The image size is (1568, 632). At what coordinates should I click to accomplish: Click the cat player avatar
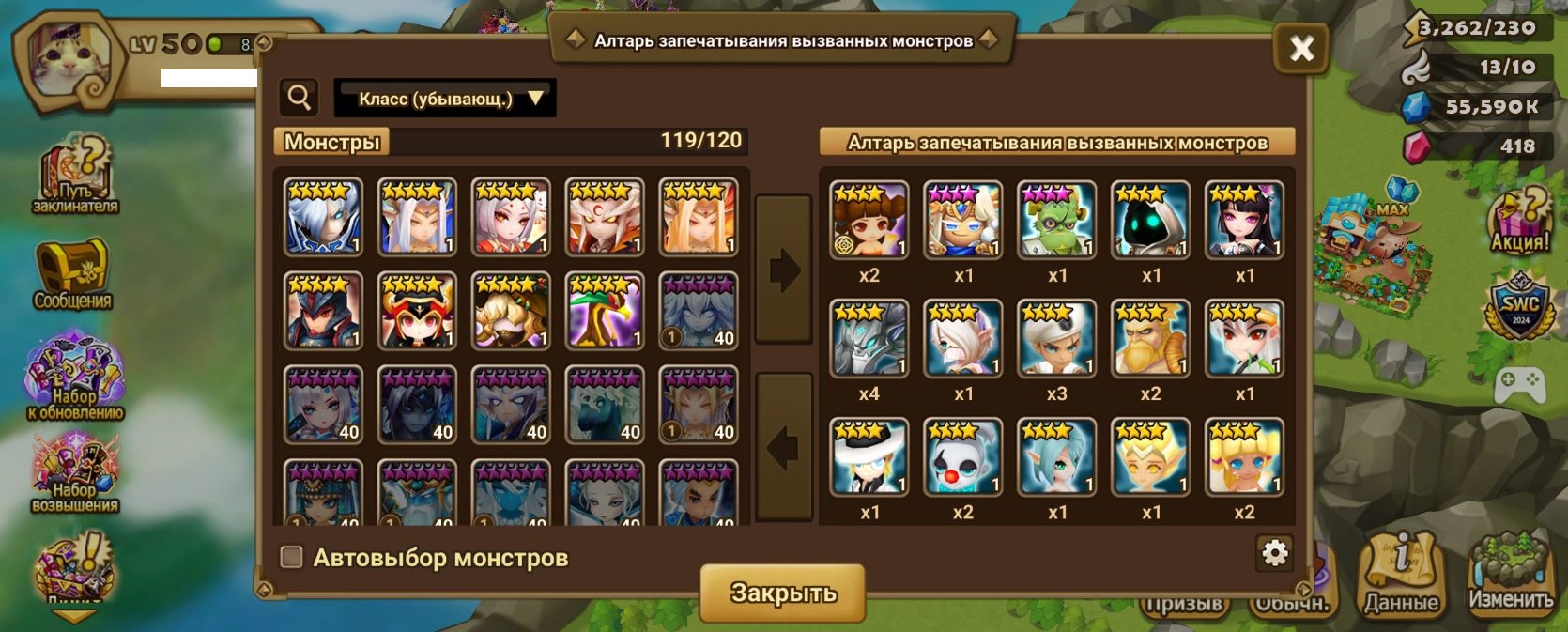[68, 58]
